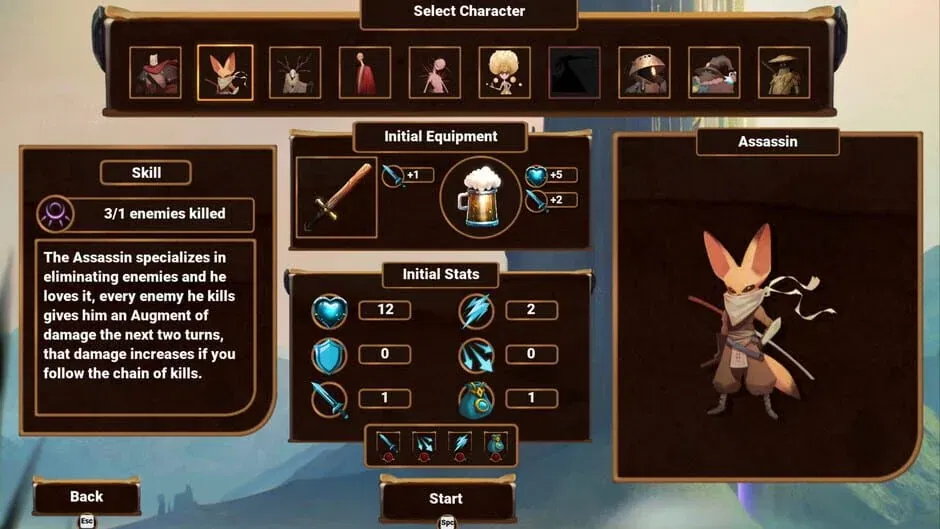Select the wizard-hat character portrait
940x529 pixels.
coord(714,73)
